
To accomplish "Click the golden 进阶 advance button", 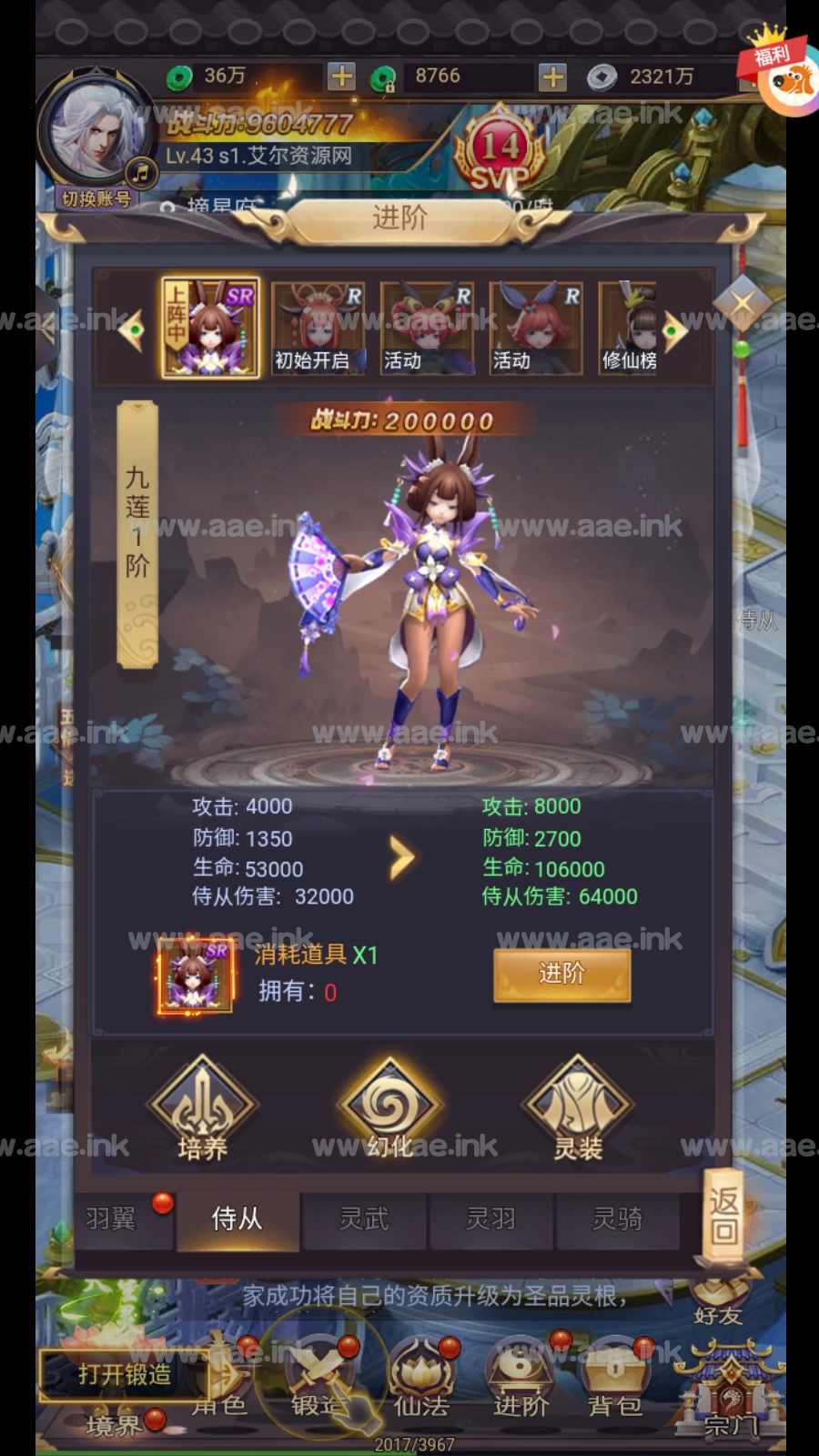I will coord(561,975).
